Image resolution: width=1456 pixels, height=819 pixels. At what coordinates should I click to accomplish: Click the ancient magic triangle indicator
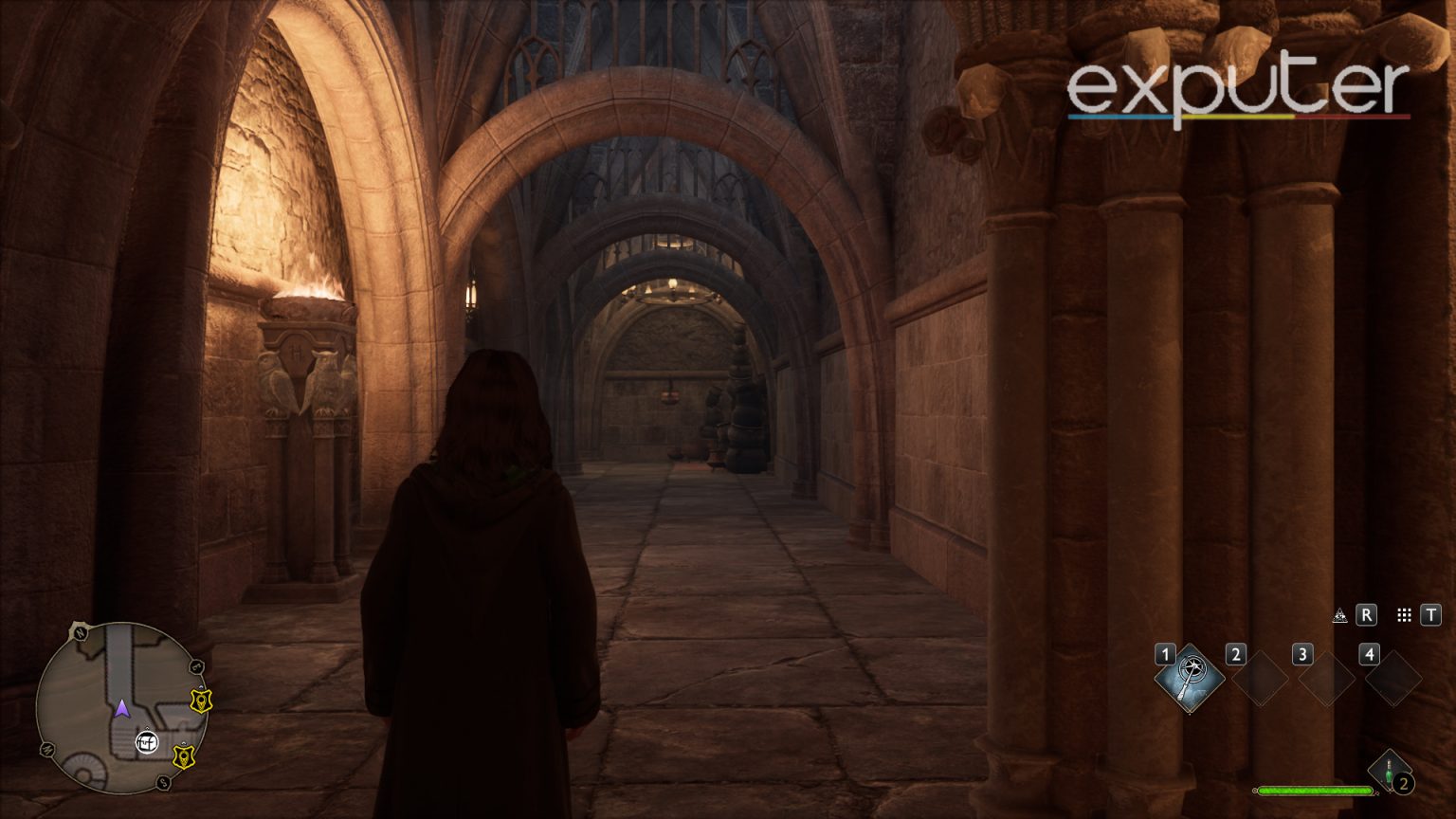click(x=1339, y=614)
